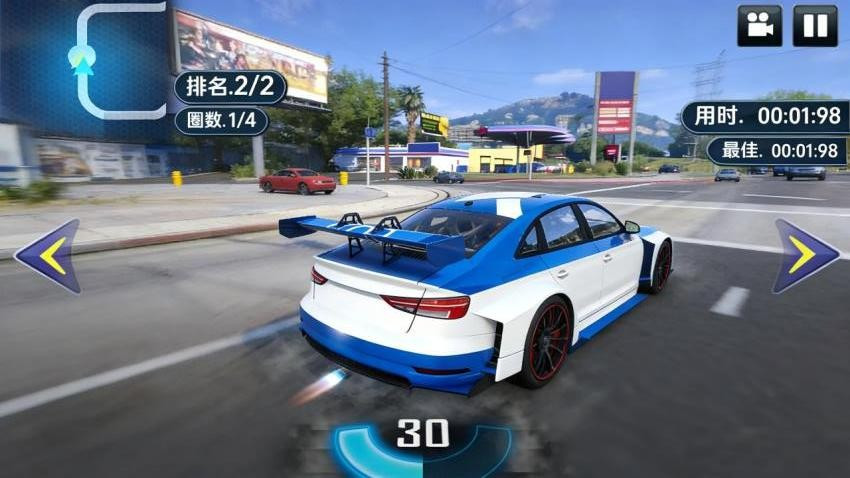This screenshot has height=478, width=850.
Task: Steer left with the left arrow
Action: (48, 256)
